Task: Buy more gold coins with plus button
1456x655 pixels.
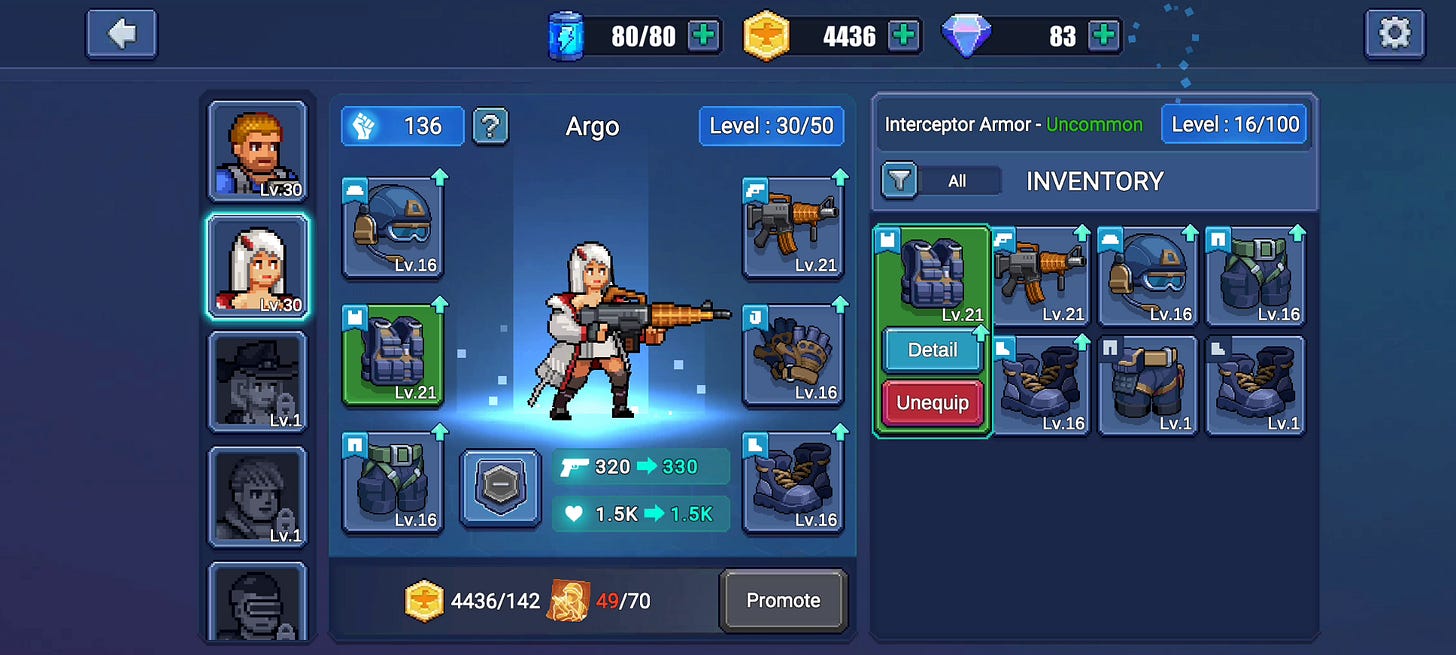Action: coord(903,36)
